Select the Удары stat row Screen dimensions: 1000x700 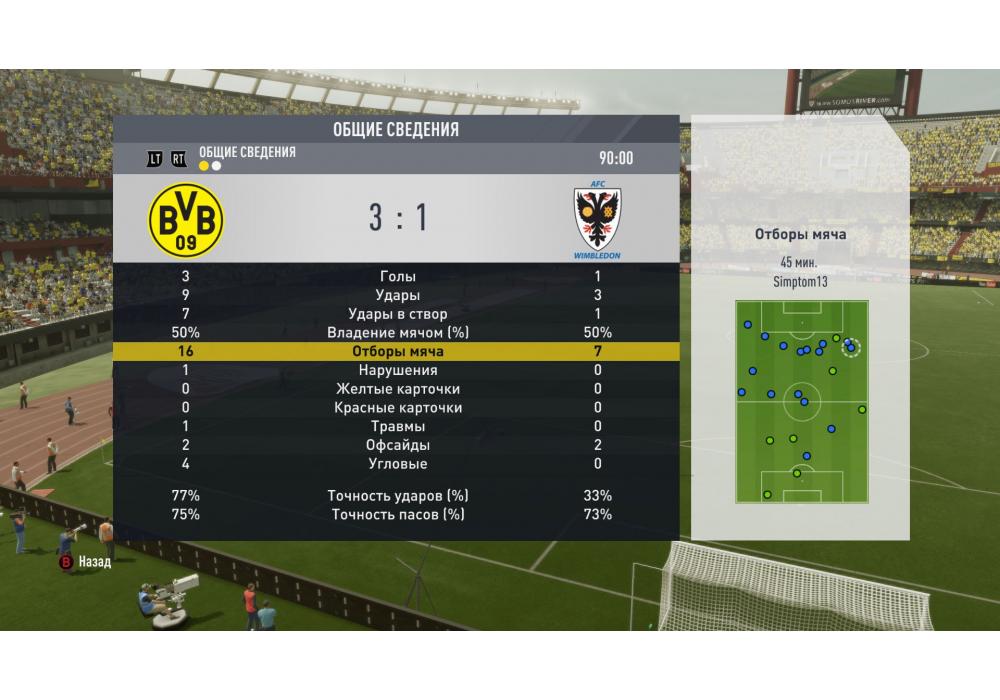pyautogui.click(x=398, y=295)
